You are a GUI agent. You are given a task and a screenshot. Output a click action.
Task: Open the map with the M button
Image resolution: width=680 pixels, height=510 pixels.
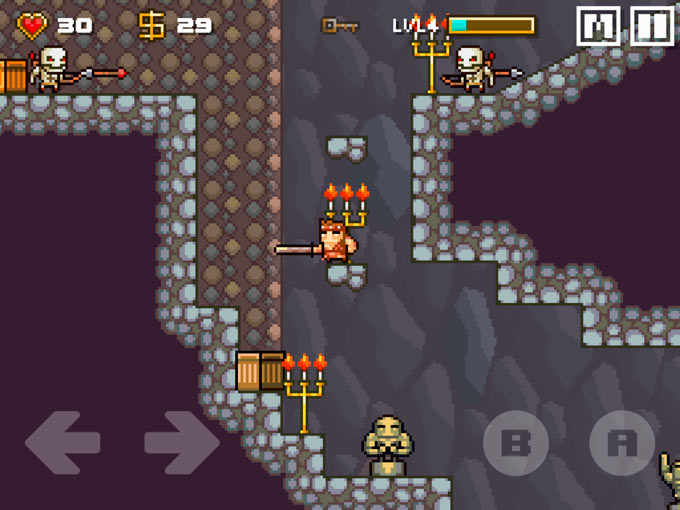tap(598, 26)
